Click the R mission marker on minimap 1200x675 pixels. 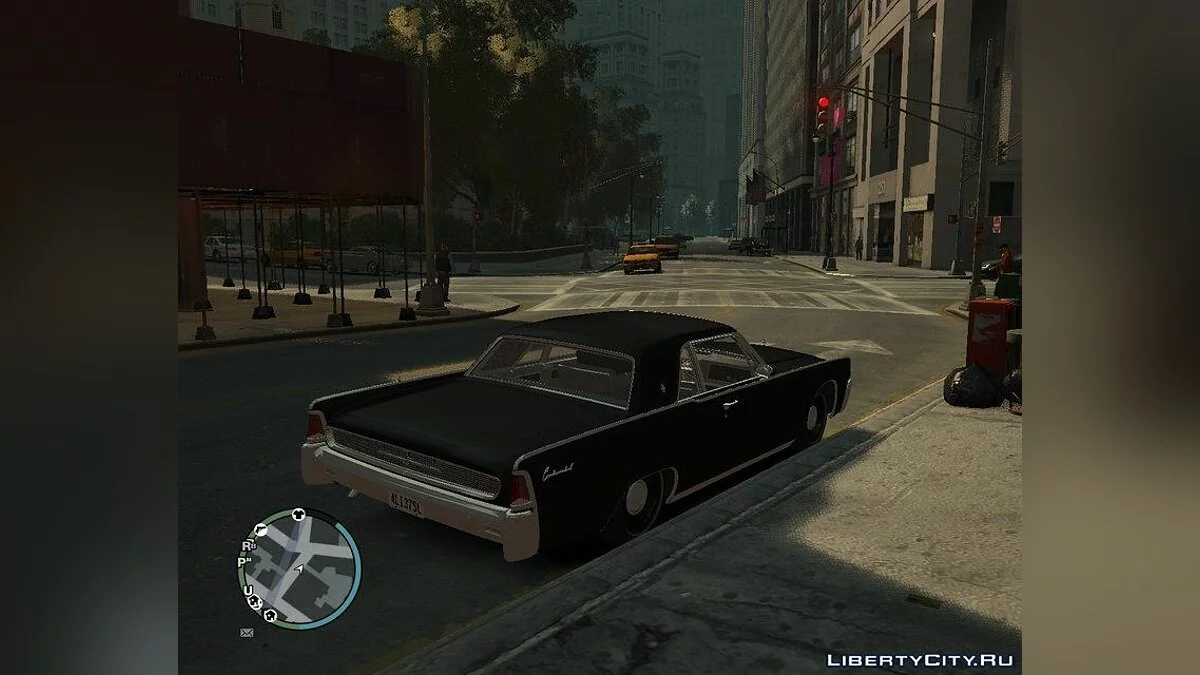coord(247,546)
